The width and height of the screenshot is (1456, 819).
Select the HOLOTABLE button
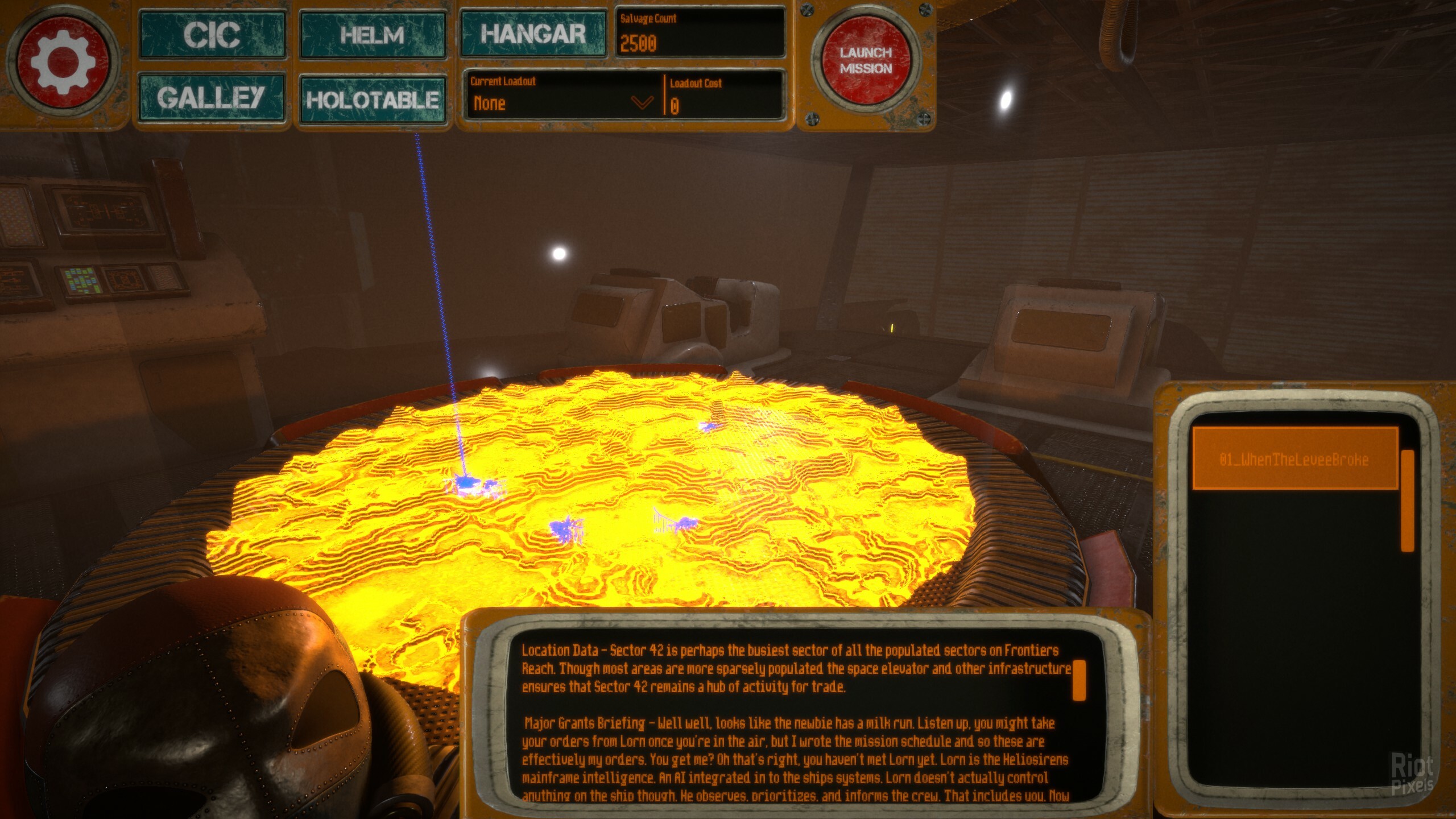click(373, 100)
